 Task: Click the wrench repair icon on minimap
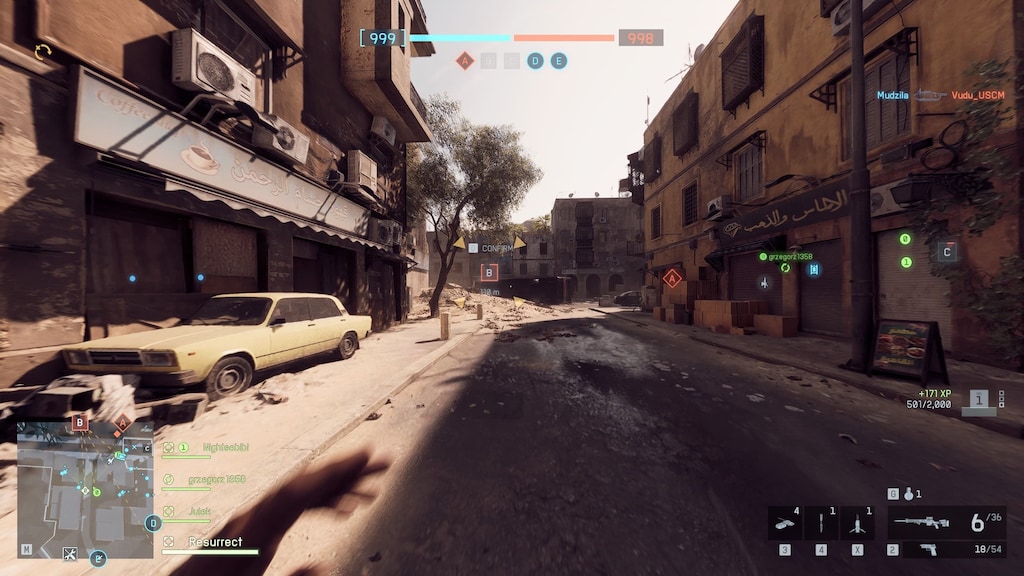[x=70, y=553]
